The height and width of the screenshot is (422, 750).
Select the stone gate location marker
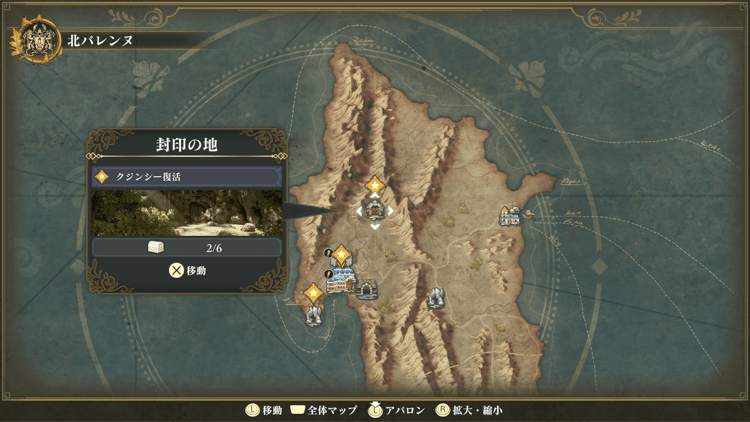367,289
